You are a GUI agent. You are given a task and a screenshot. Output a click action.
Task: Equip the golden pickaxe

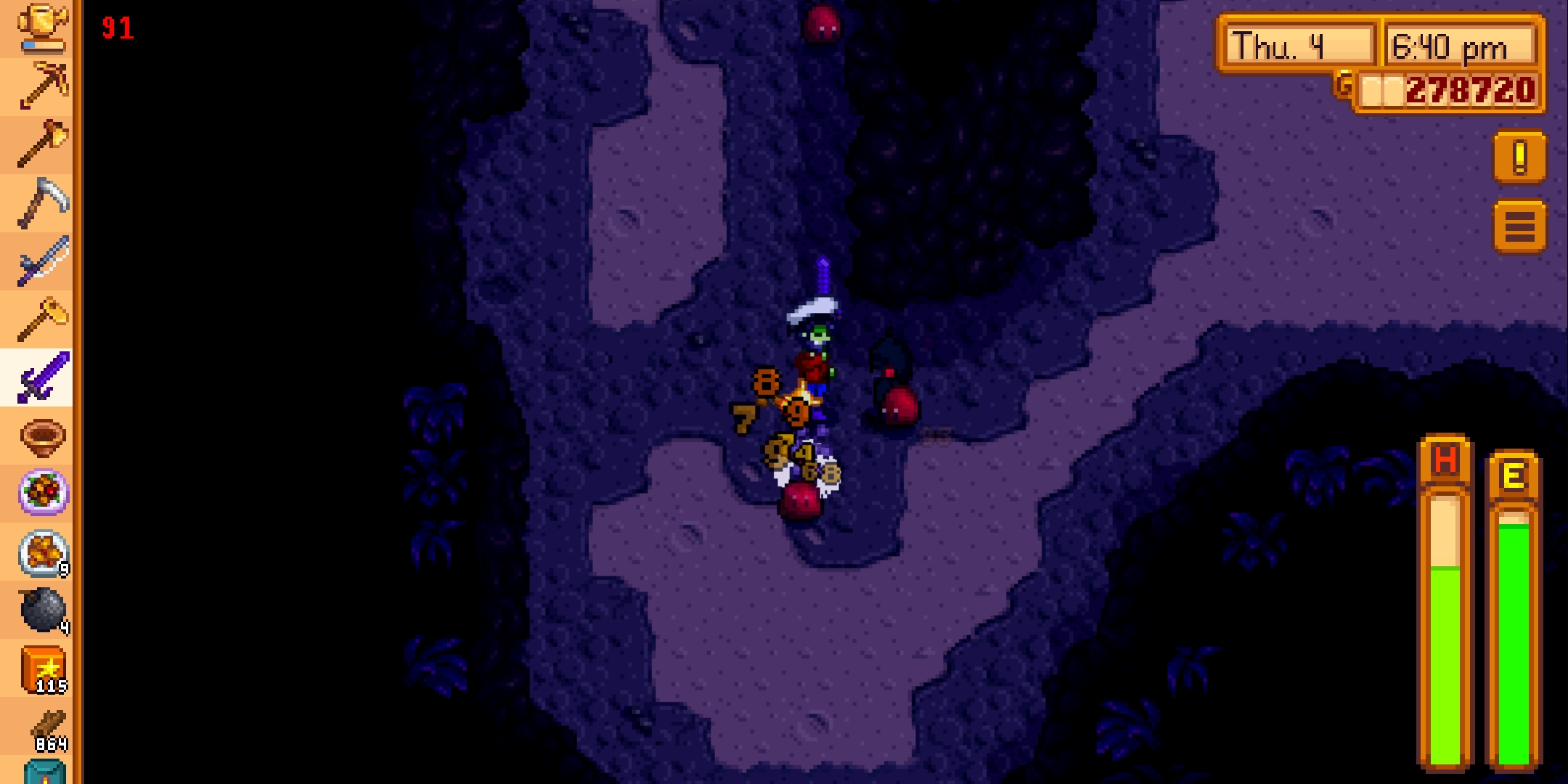(x=41, y=86)
